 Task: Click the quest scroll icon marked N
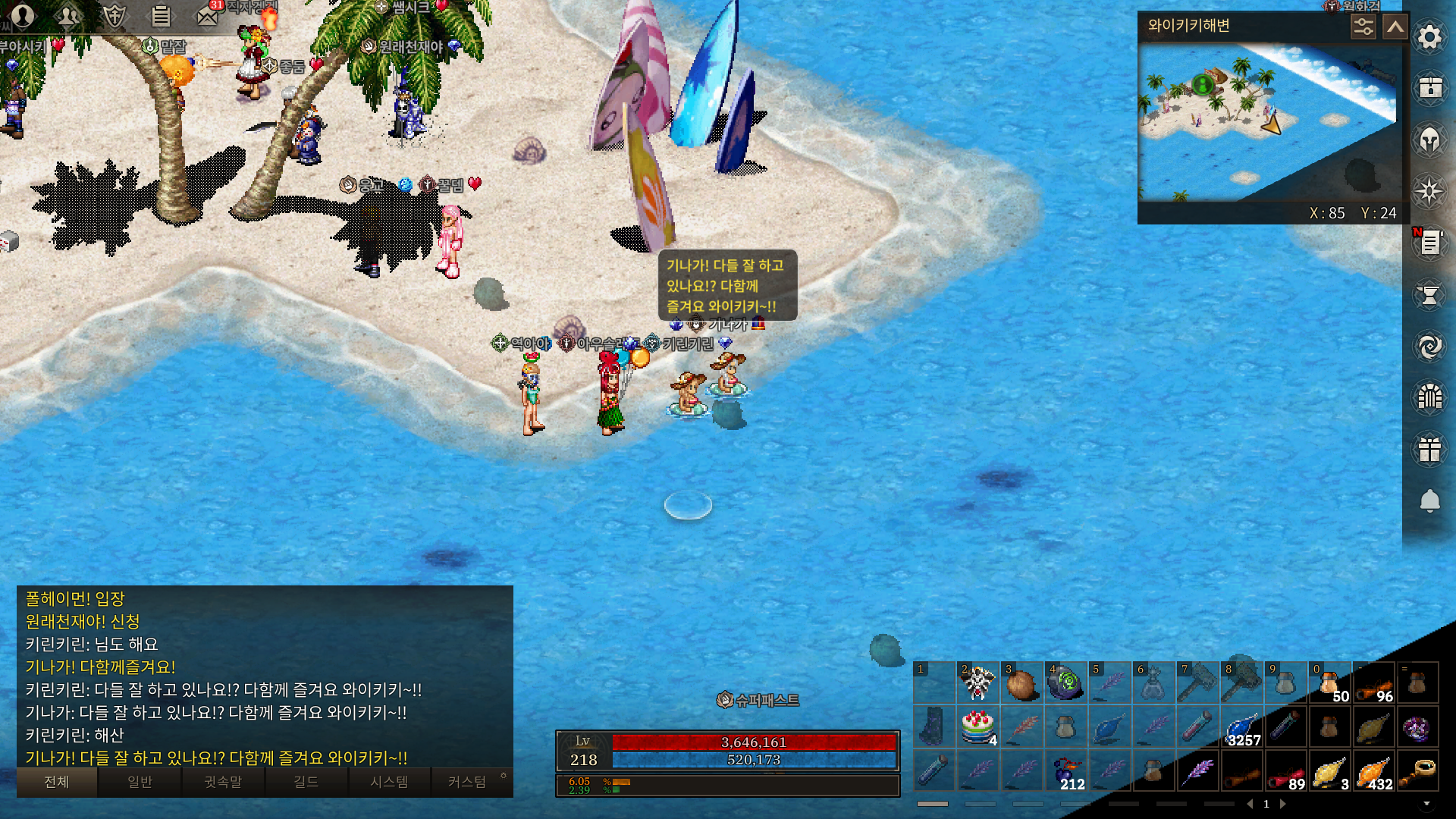tap(1429, 243)
